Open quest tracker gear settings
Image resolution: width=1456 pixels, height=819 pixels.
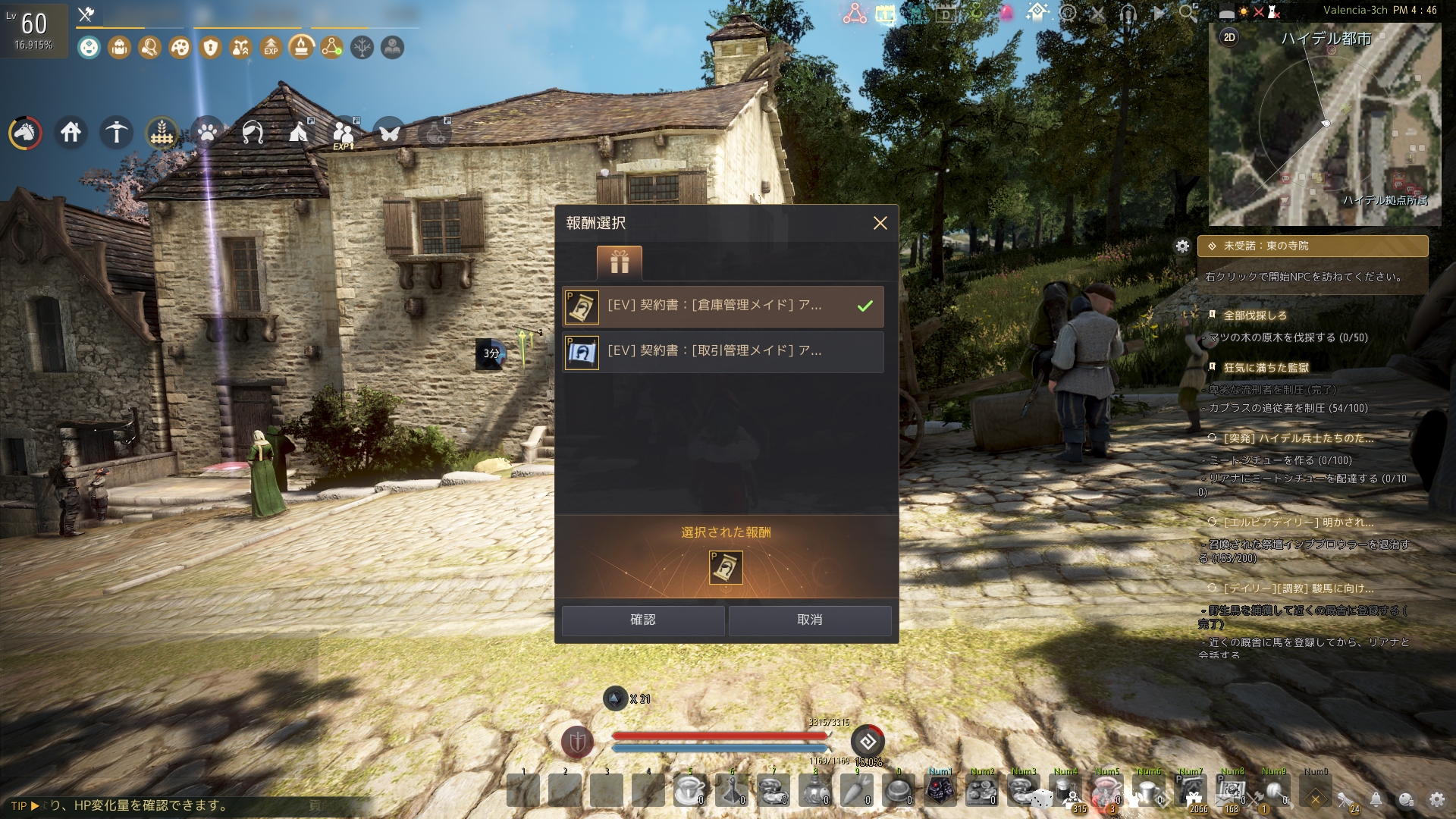[x=1182, y=246]
